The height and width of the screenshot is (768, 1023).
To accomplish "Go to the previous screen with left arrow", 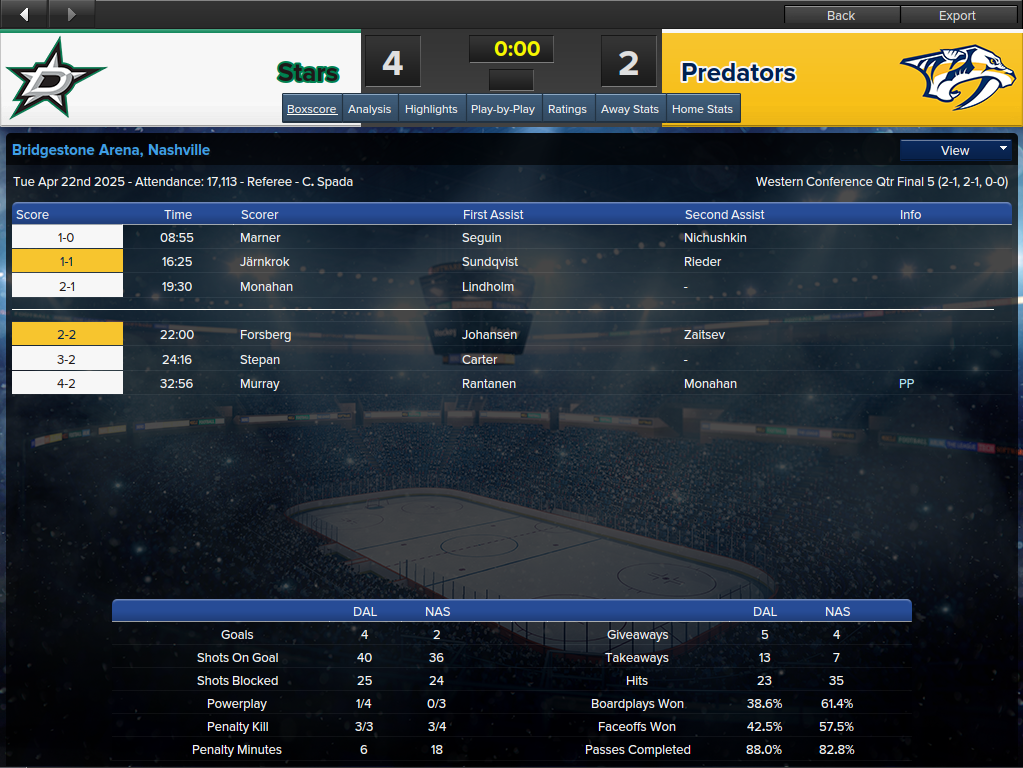I will (x=24, y=14).
